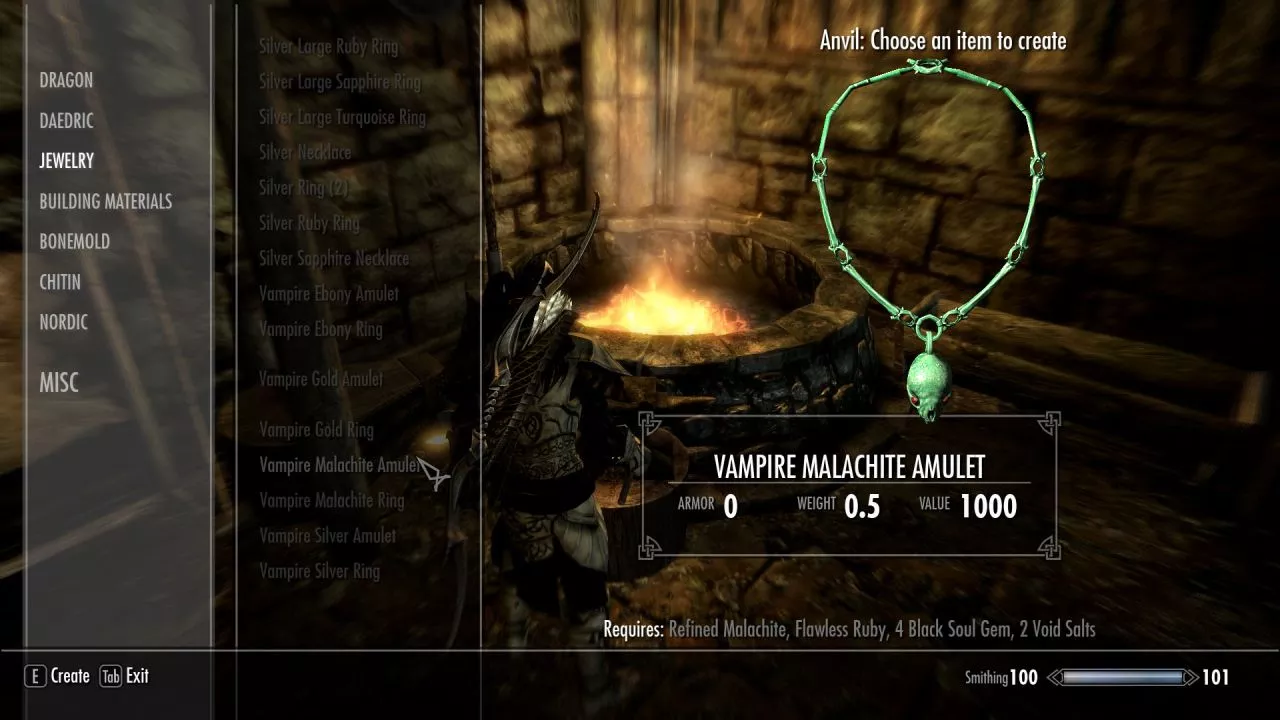1280x720 pixels.
Task: Choose Silver Large Sapphire Ring
Action: point(339,82)
